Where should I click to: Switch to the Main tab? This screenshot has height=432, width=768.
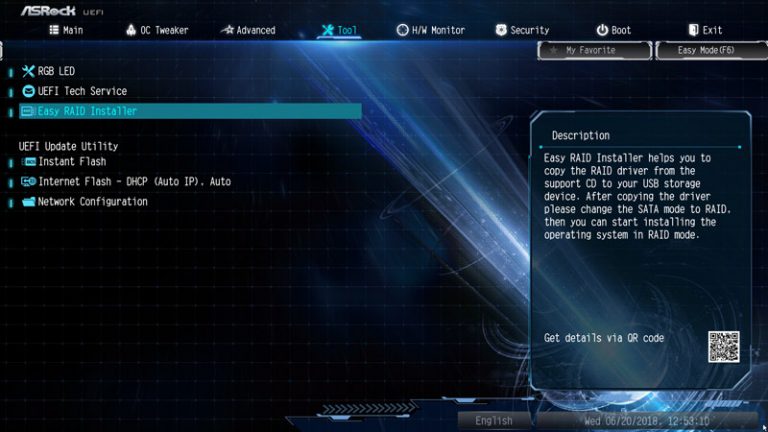click(66, 30)
